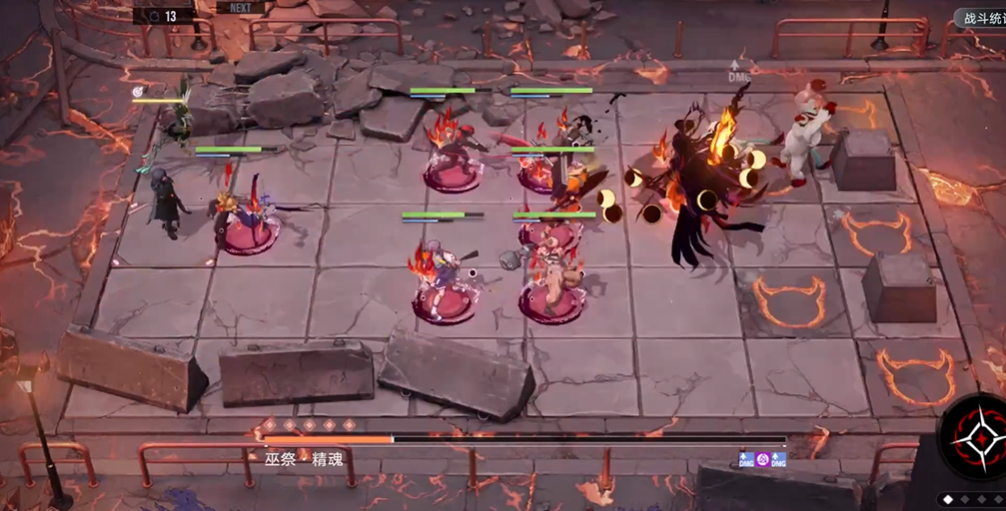Inspect the purple boss buff icon
The height and width of the screenshot is (511, 1006).
pyautogui.click(x=762, y=460)
